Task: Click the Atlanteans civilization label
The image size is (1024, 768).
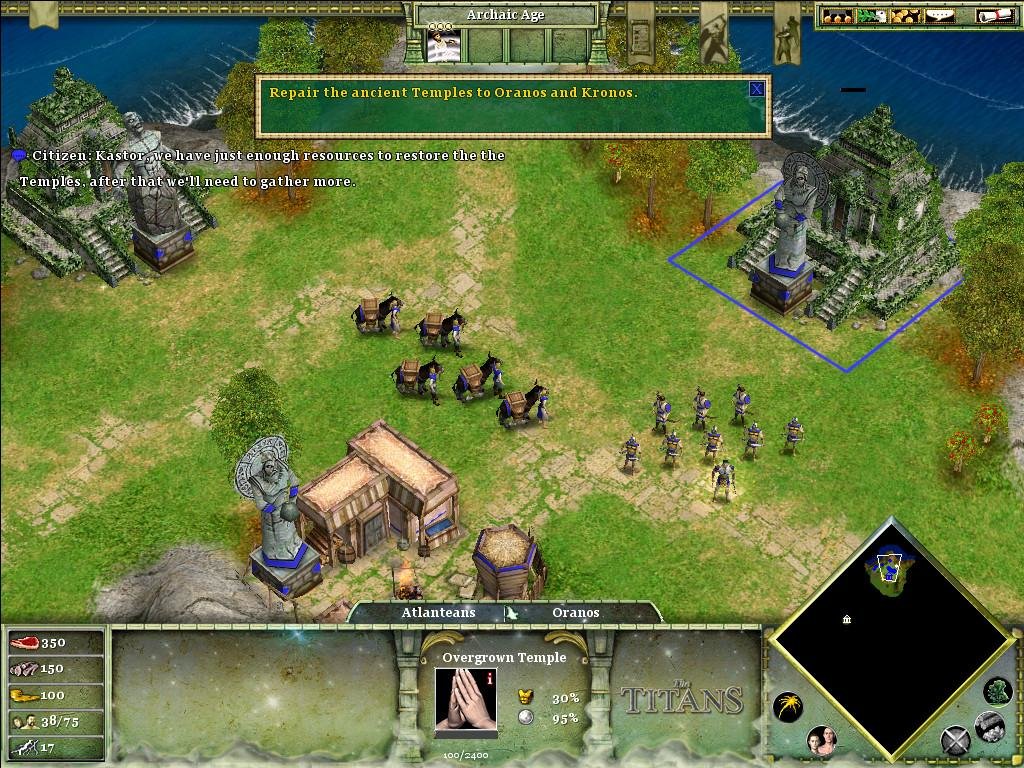Action: point(438,612)
